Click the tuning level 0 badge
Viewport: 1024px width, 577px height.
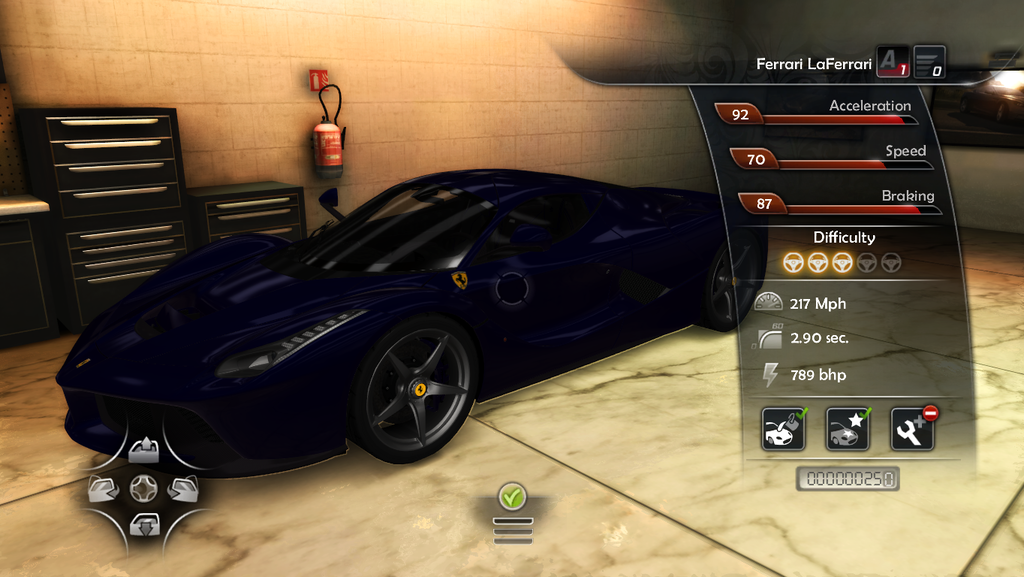pyautogui.click(x=929, y=62)
